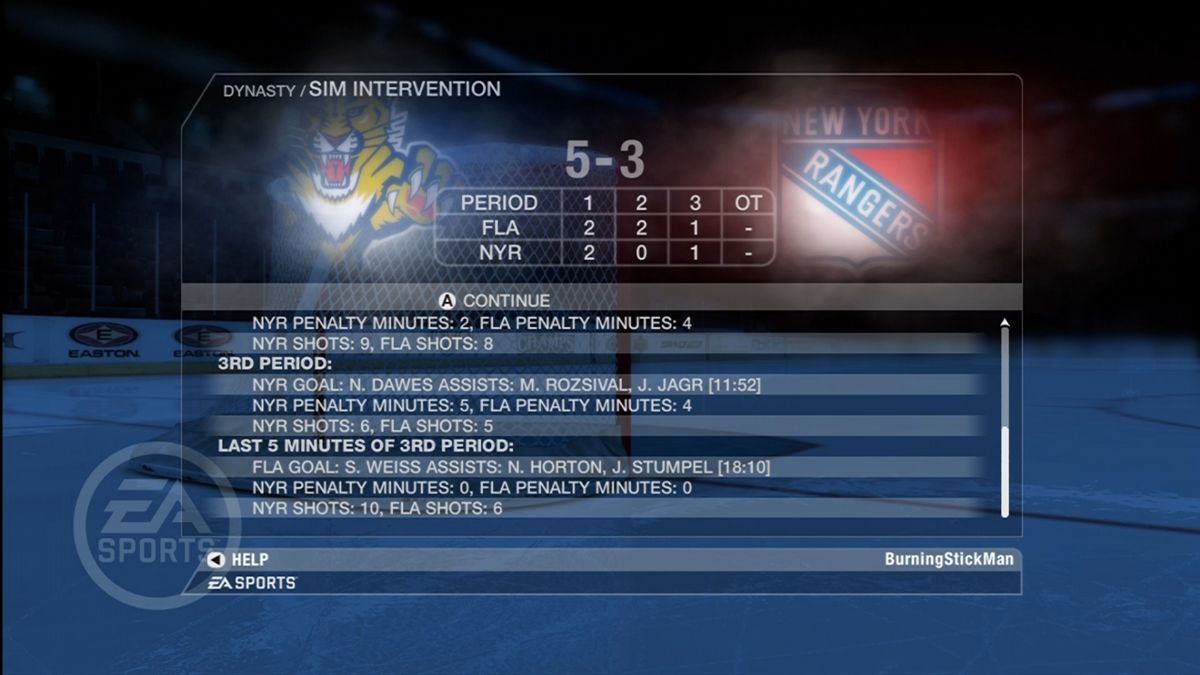Click the scrollbar's up arrow
Viewport: 1200px width, 675px height.
[x=1005, y=323]
